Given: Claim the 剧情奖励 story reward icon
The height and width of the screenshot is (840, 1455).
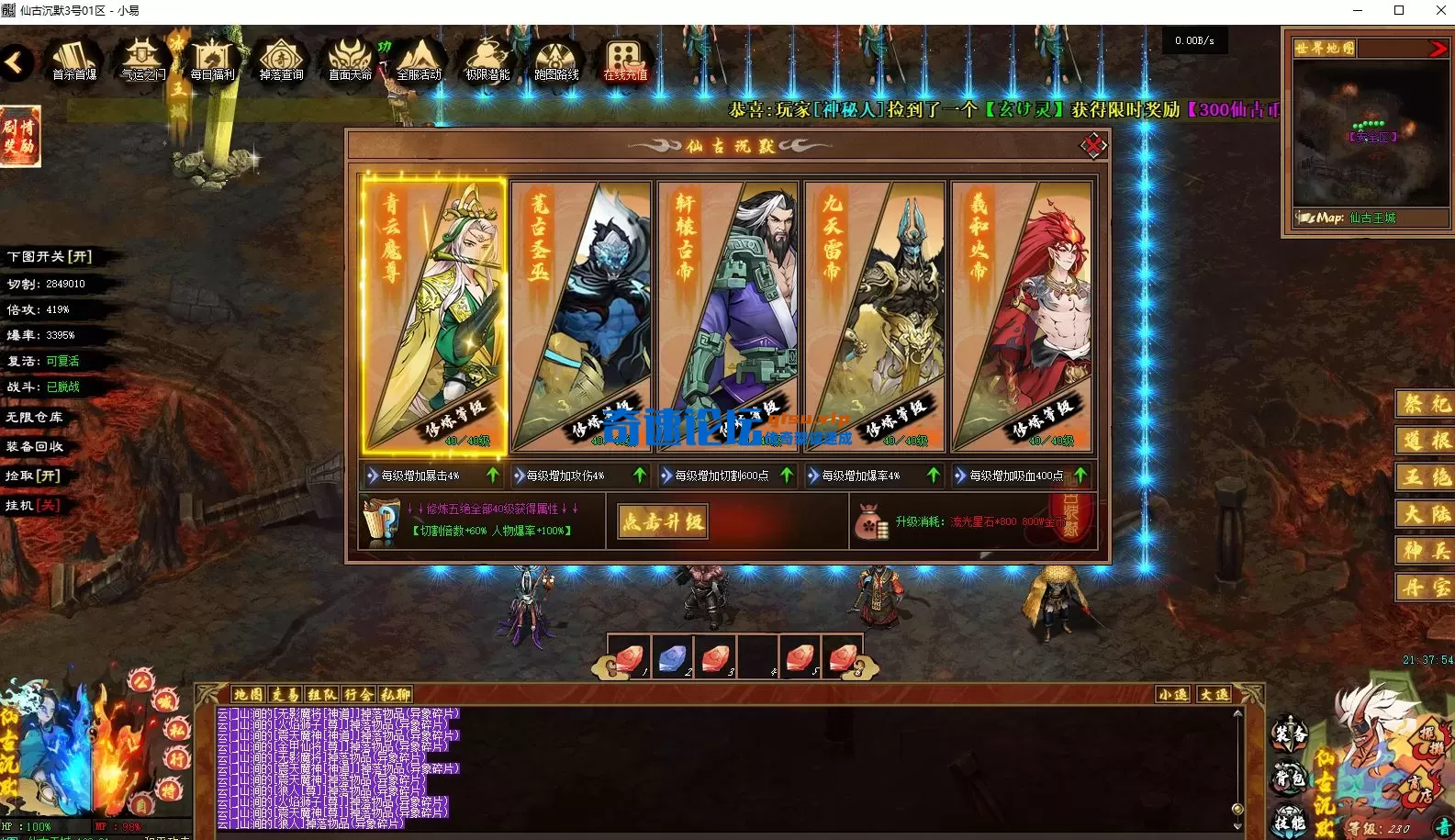Looking at the screenshot, I should [20, 136].
